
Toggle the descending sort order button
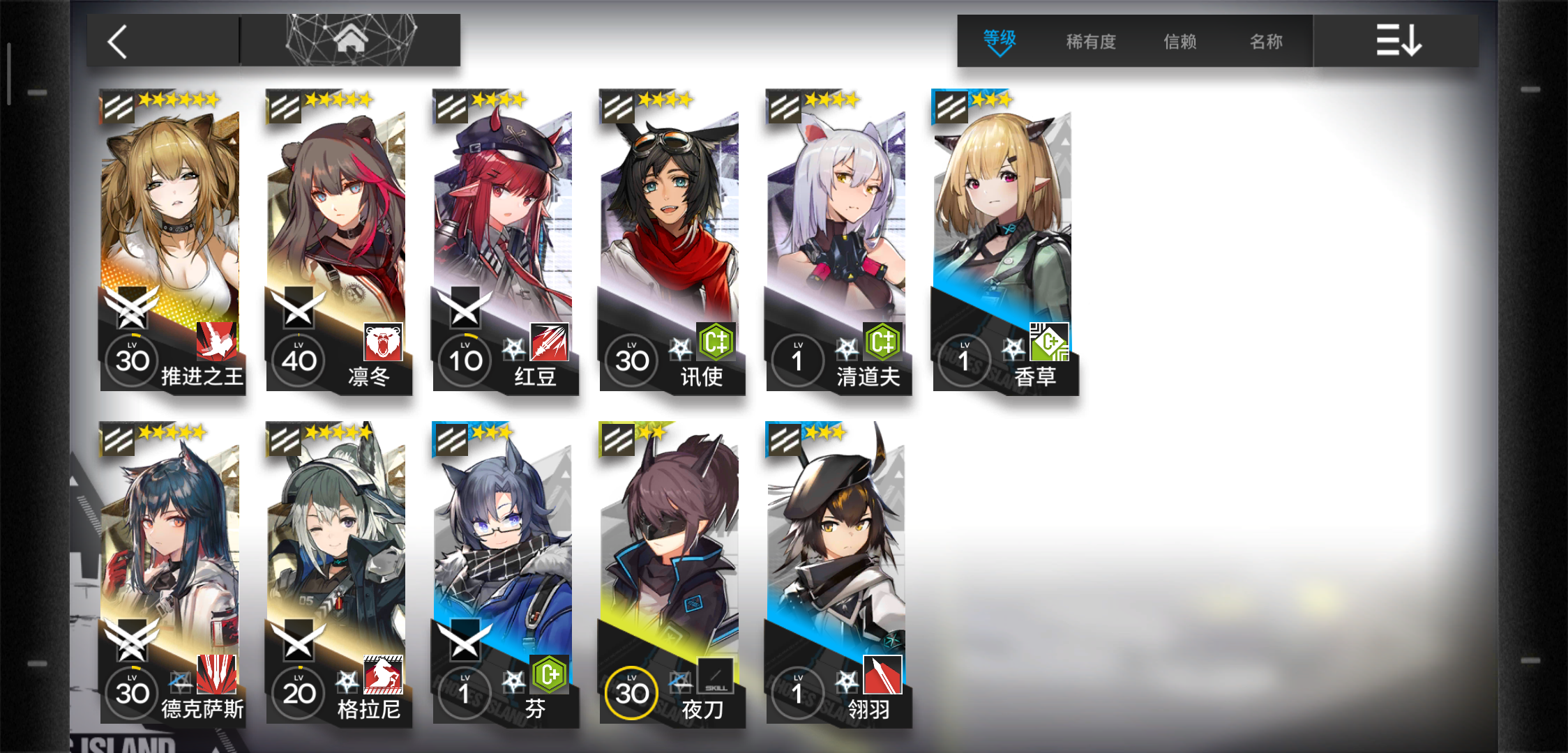[1397, 41]
